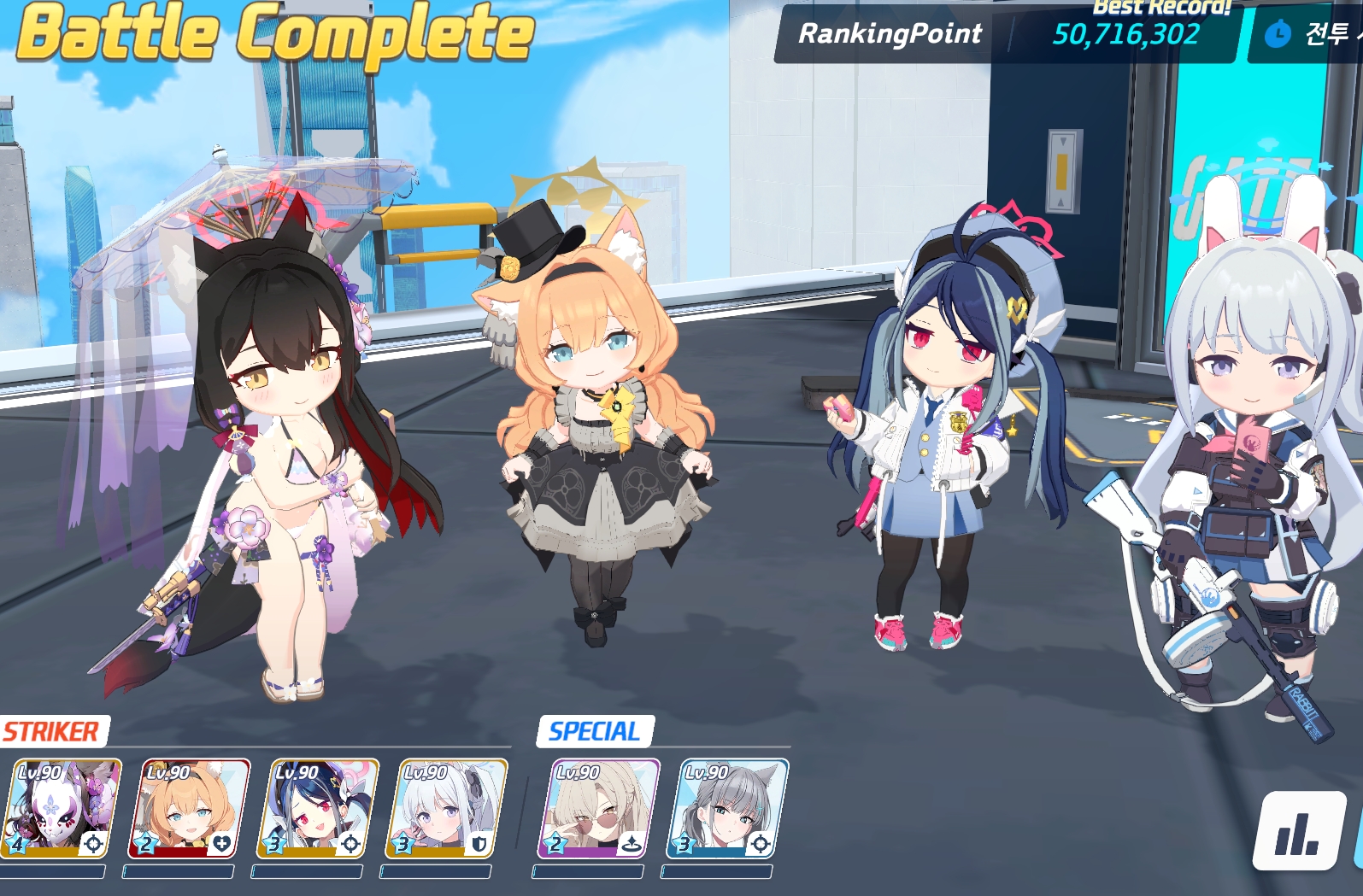Select the blonde sunglasses special portrait
Image resolution: width=1363 pixels, height=896 pixels.
[599, 809]
